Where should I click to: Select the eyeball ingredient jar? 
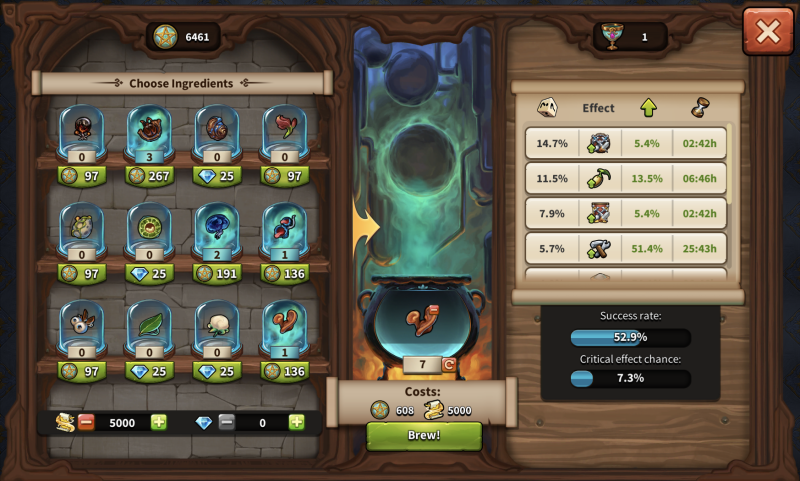coord(82,324)
